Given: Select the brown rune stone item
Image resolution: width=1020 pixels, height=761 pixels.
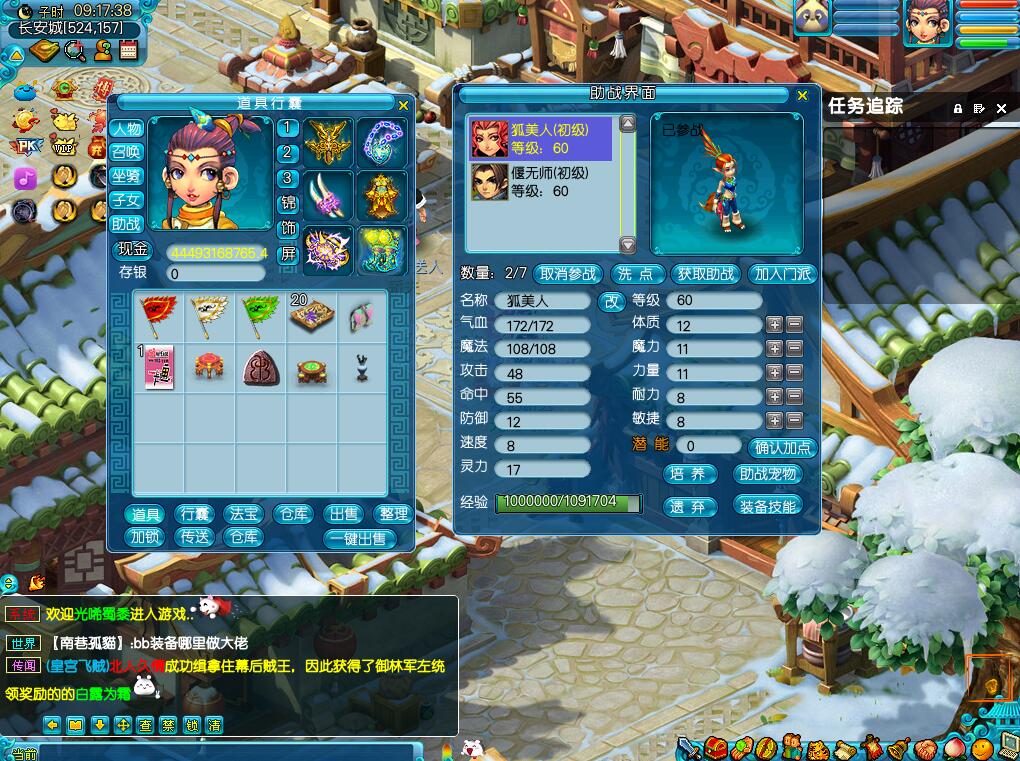Looking at the screenshot, I should [260, 368].
